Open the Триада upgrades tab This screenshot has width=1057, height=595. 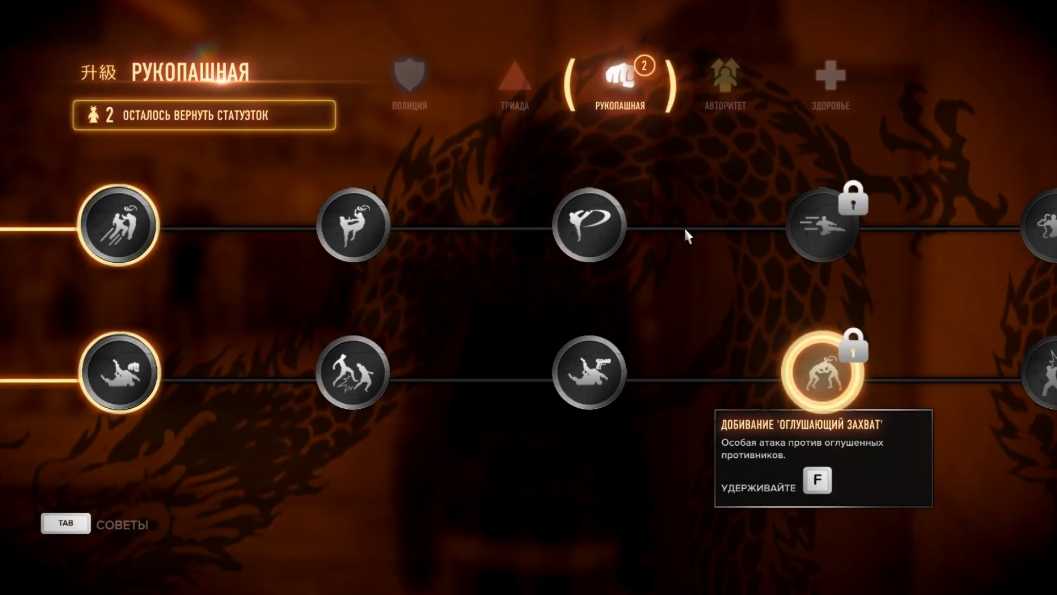pos(514,80)
